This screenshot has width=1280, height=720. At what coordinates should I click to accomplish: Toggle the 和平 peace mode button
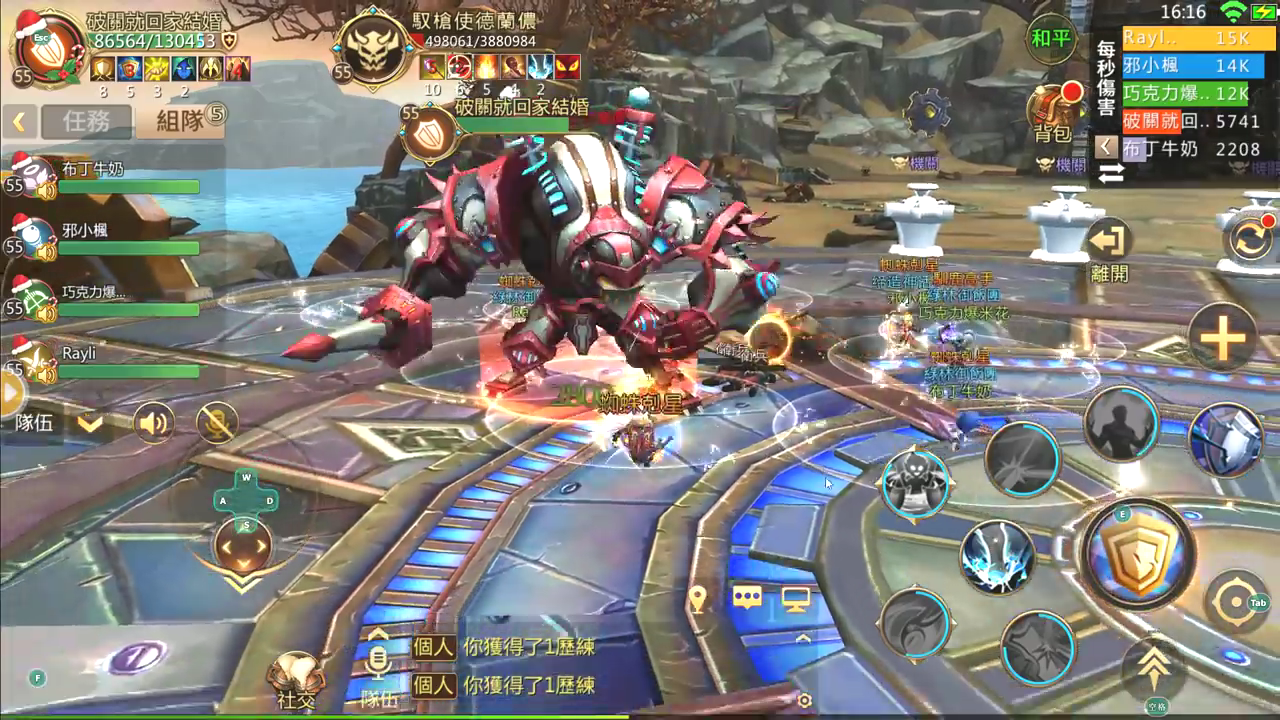[1051, 40]
